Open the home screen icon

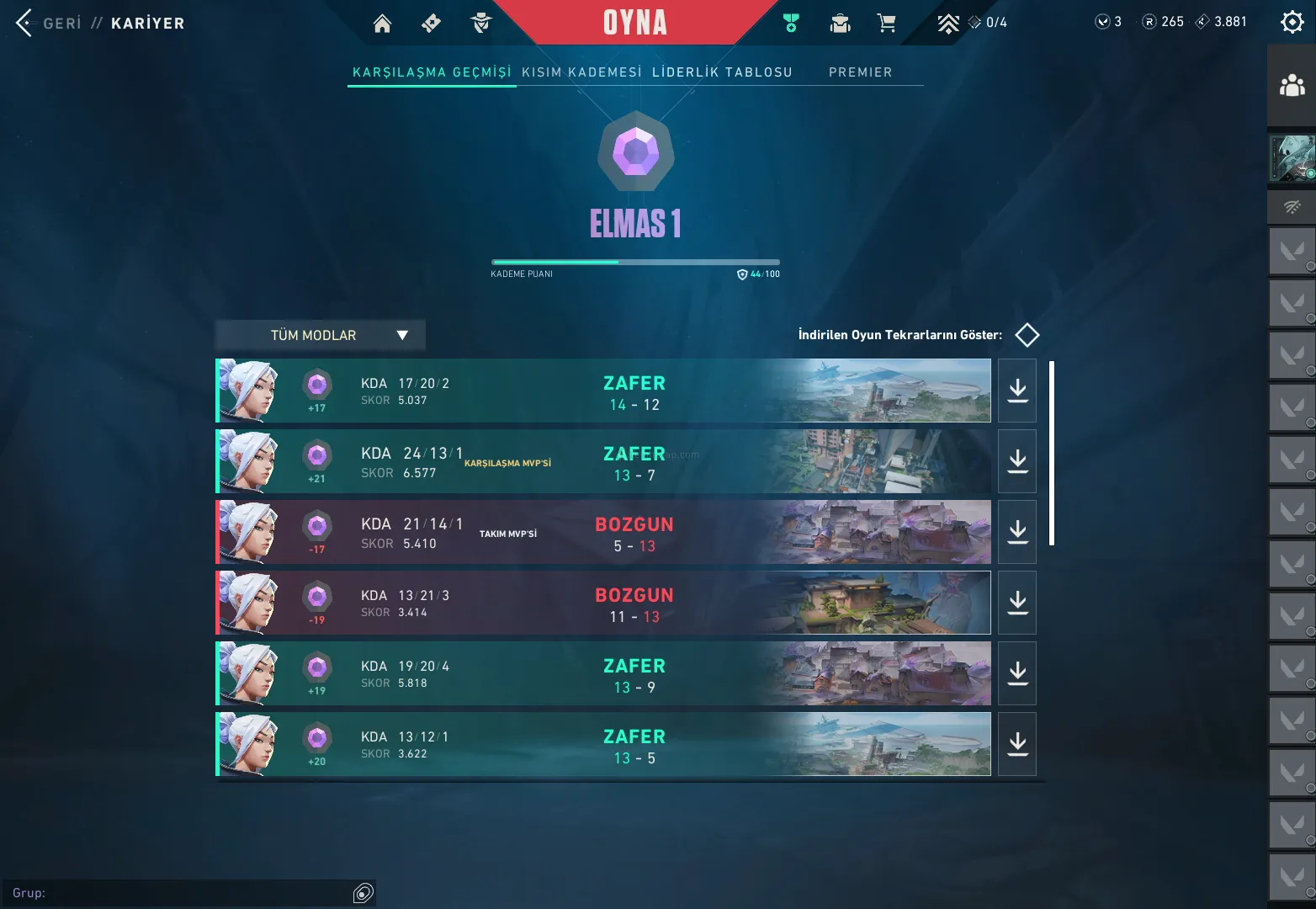(382, 24)
